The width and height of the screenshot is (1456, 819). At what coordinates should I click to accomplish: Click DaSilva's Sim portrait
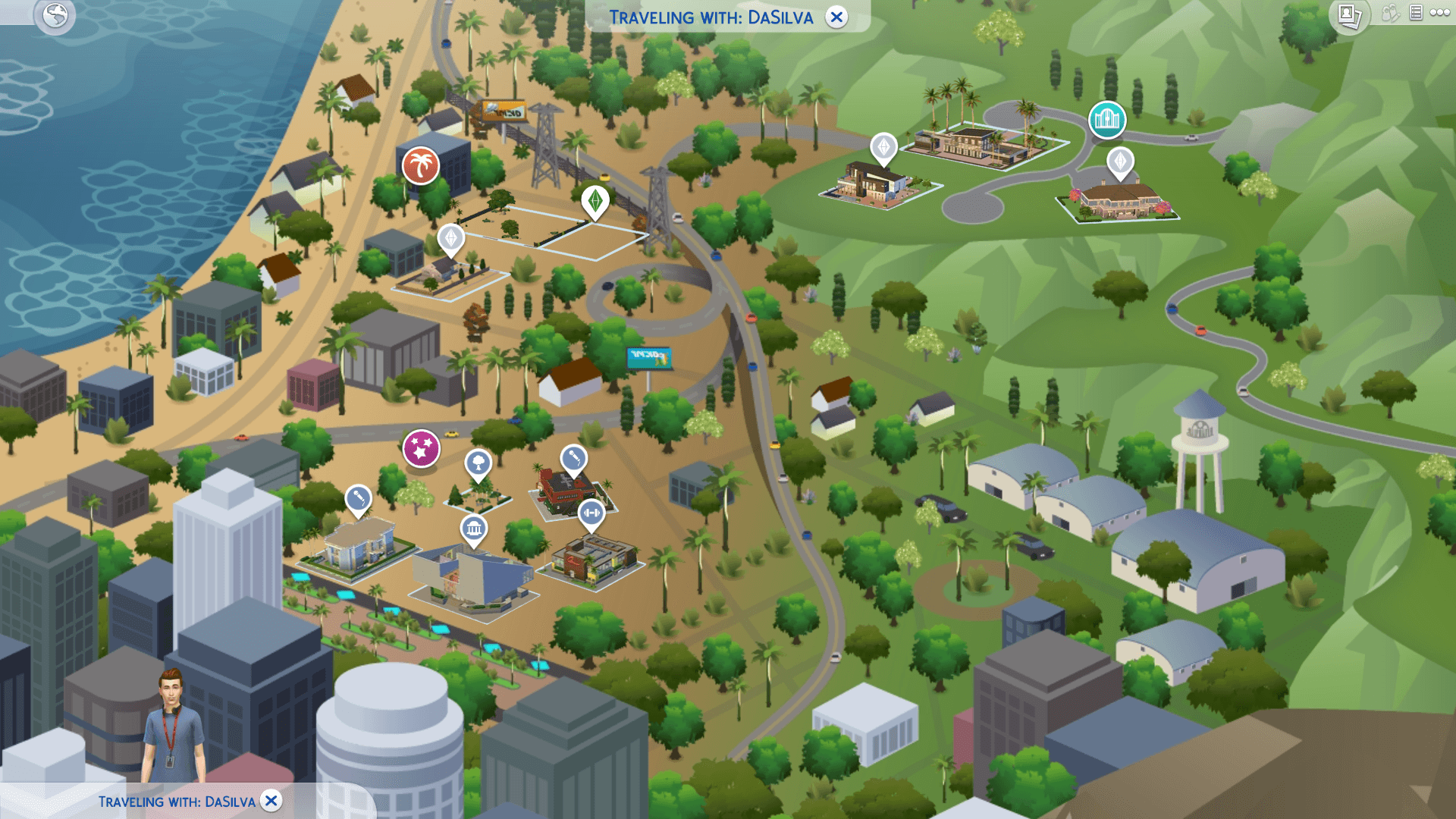[174, 726]
